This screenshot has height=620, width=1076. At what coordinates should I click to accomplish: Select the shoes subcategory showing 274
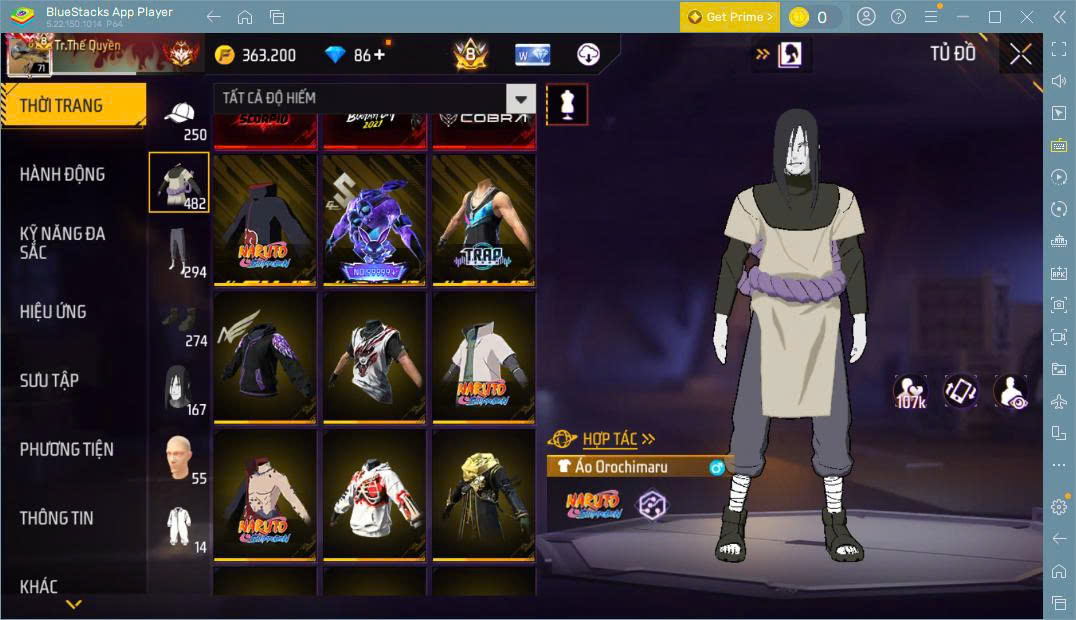click(180, 324)
